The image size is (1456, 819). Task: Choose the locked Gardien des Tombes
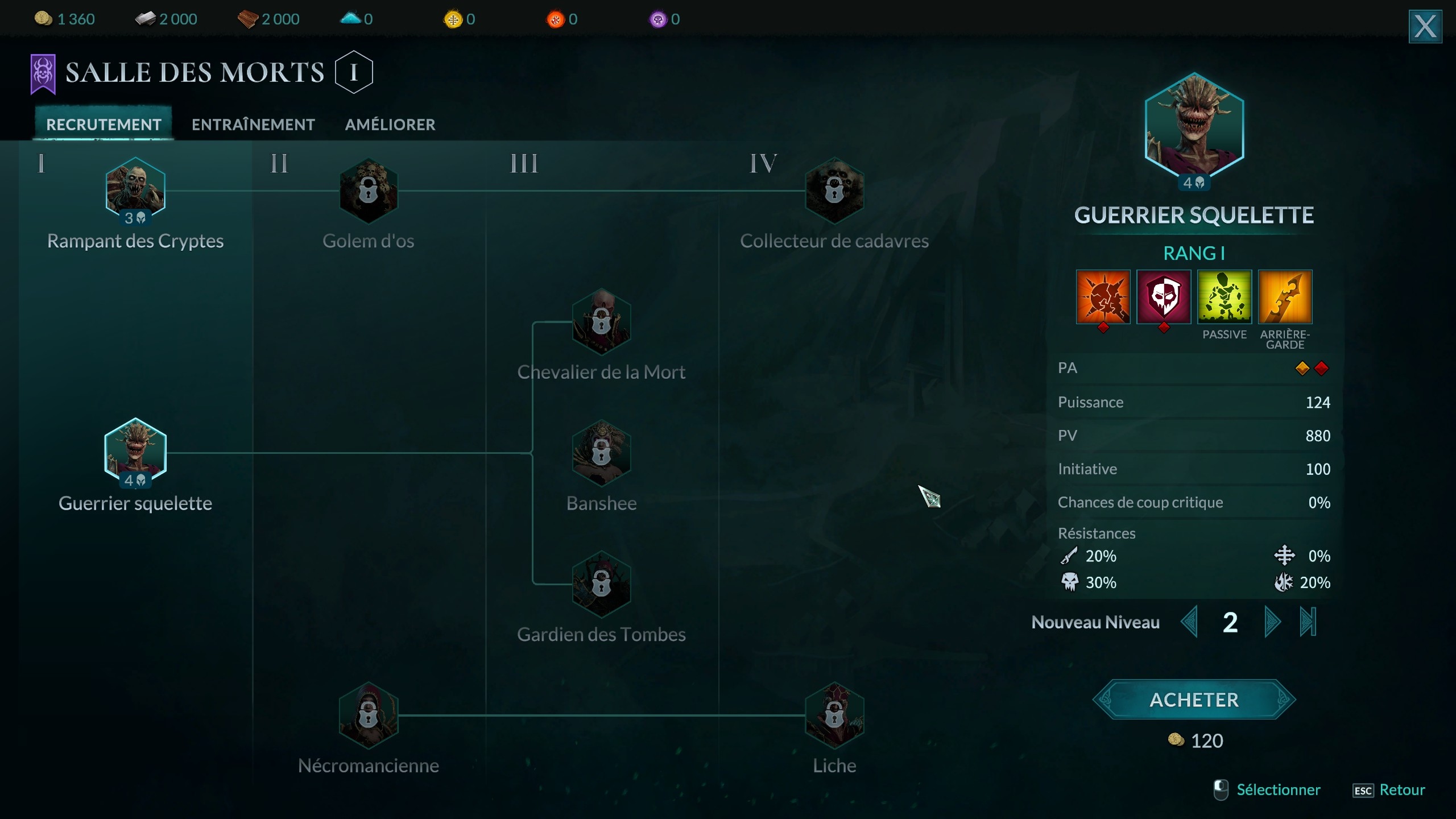click(601, 584)
